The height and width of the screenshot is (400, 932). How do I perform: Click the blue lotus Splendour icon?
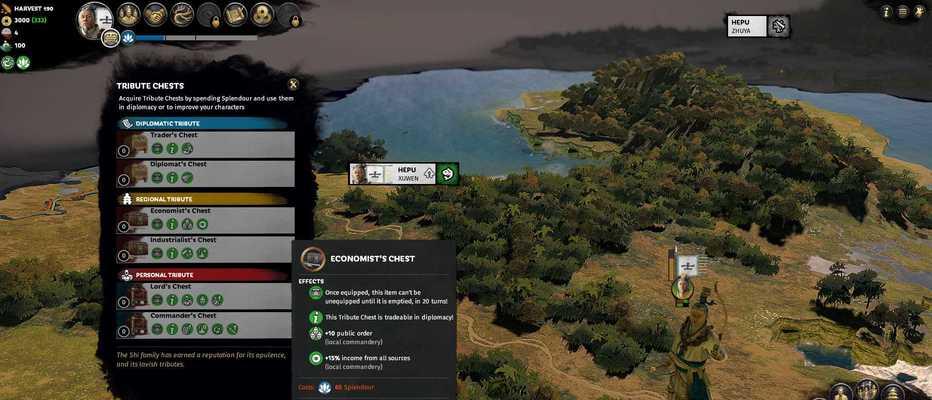pos(128,38)
